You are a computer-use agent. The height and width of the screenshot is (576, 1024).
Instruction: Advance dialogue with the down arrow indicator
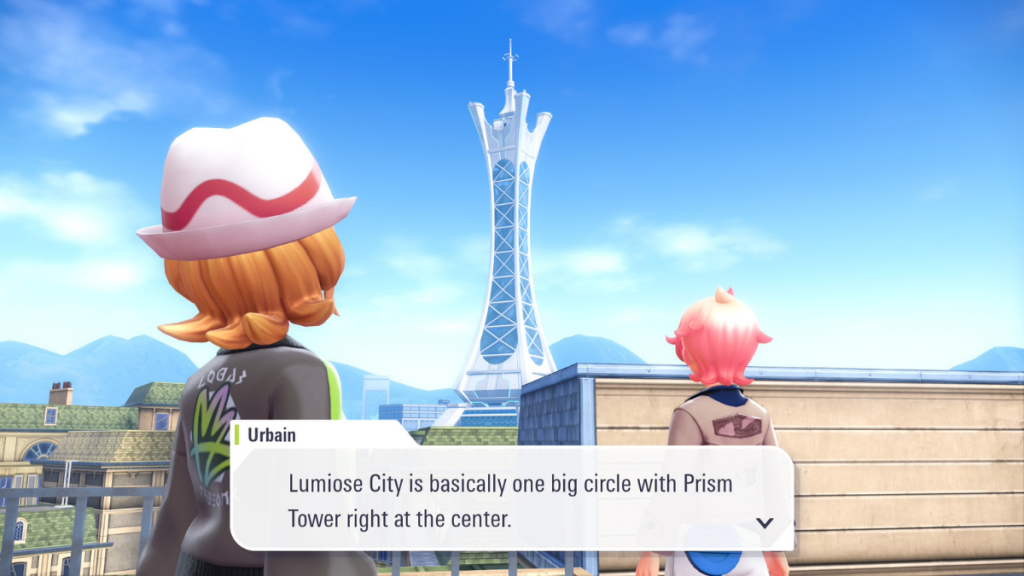point(765,522)
